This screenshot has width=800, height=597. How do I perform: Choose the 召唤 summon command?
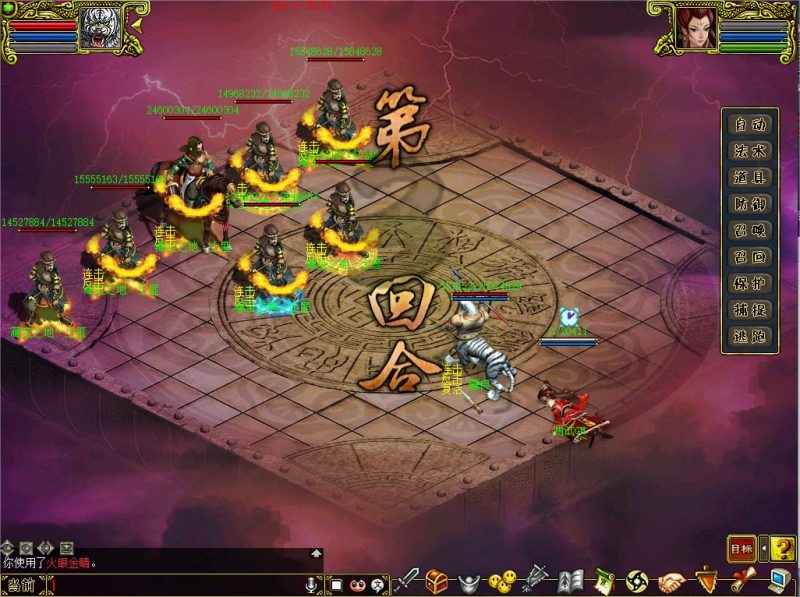coord(750,231)
